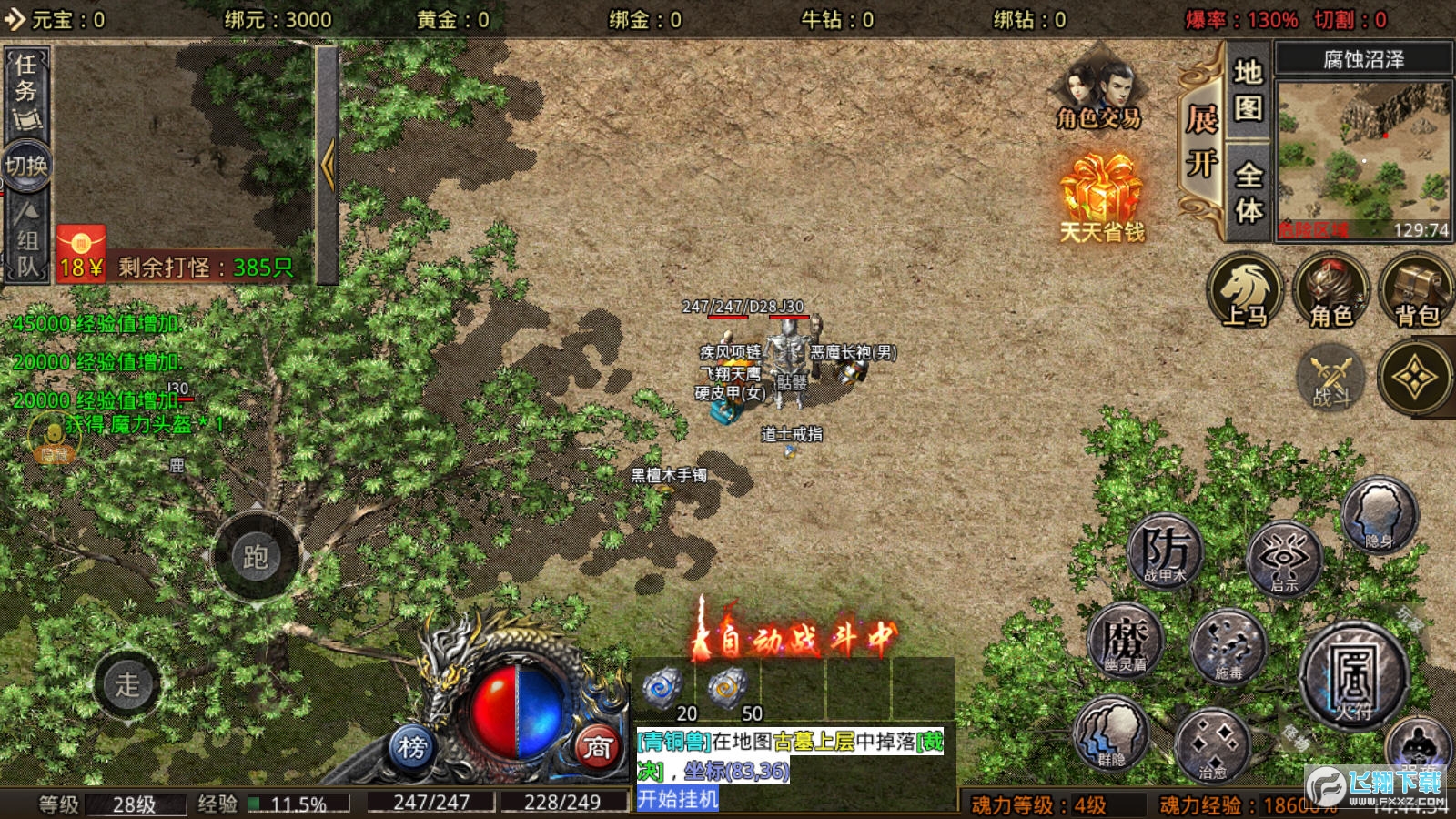Open the 背包 backpack
Screen dimensions: 1456x819
click(1416, 291)
